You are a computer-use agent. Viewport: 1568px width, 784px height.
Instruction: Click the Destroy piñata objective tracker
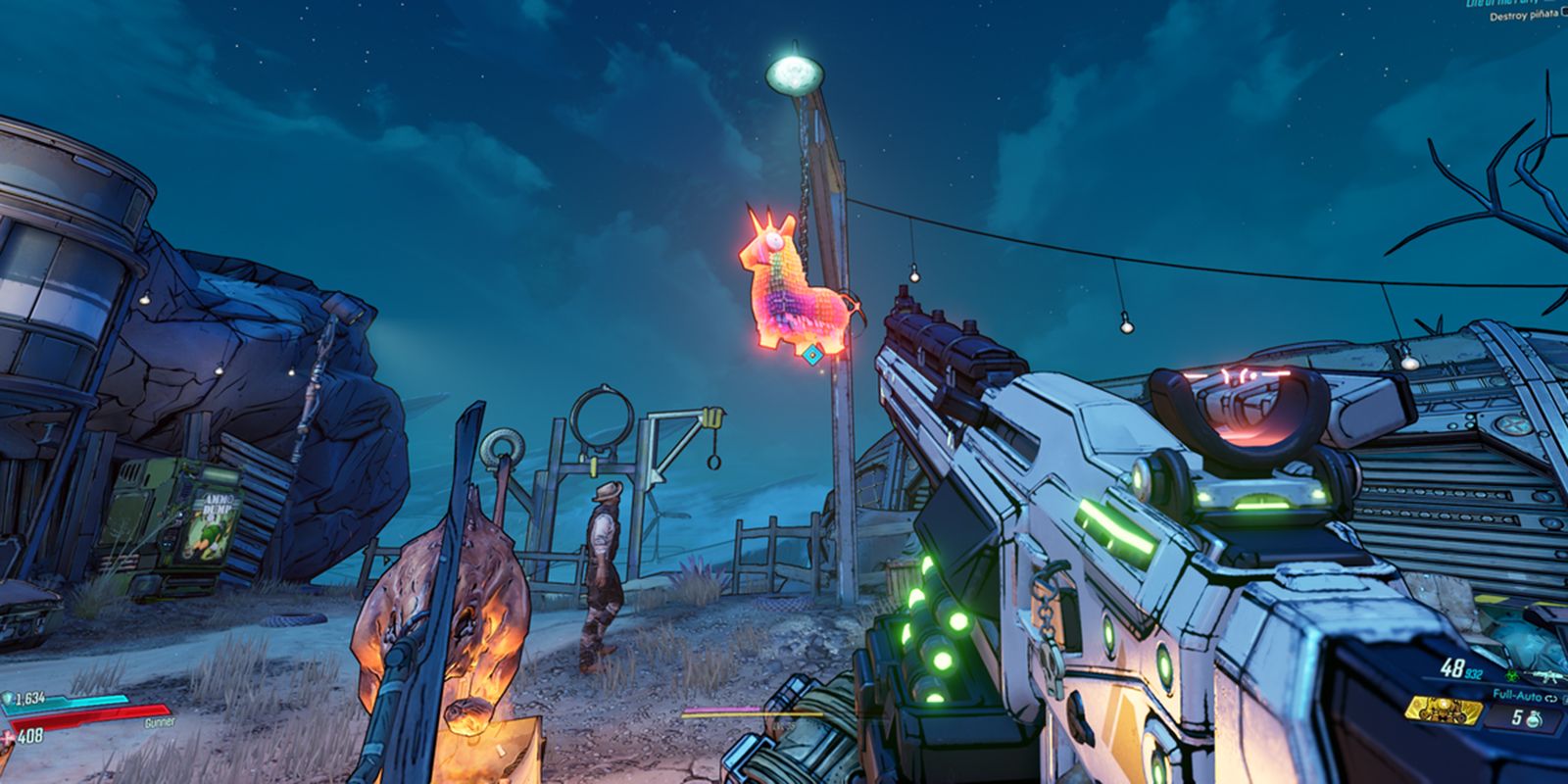coord(1525,17)
